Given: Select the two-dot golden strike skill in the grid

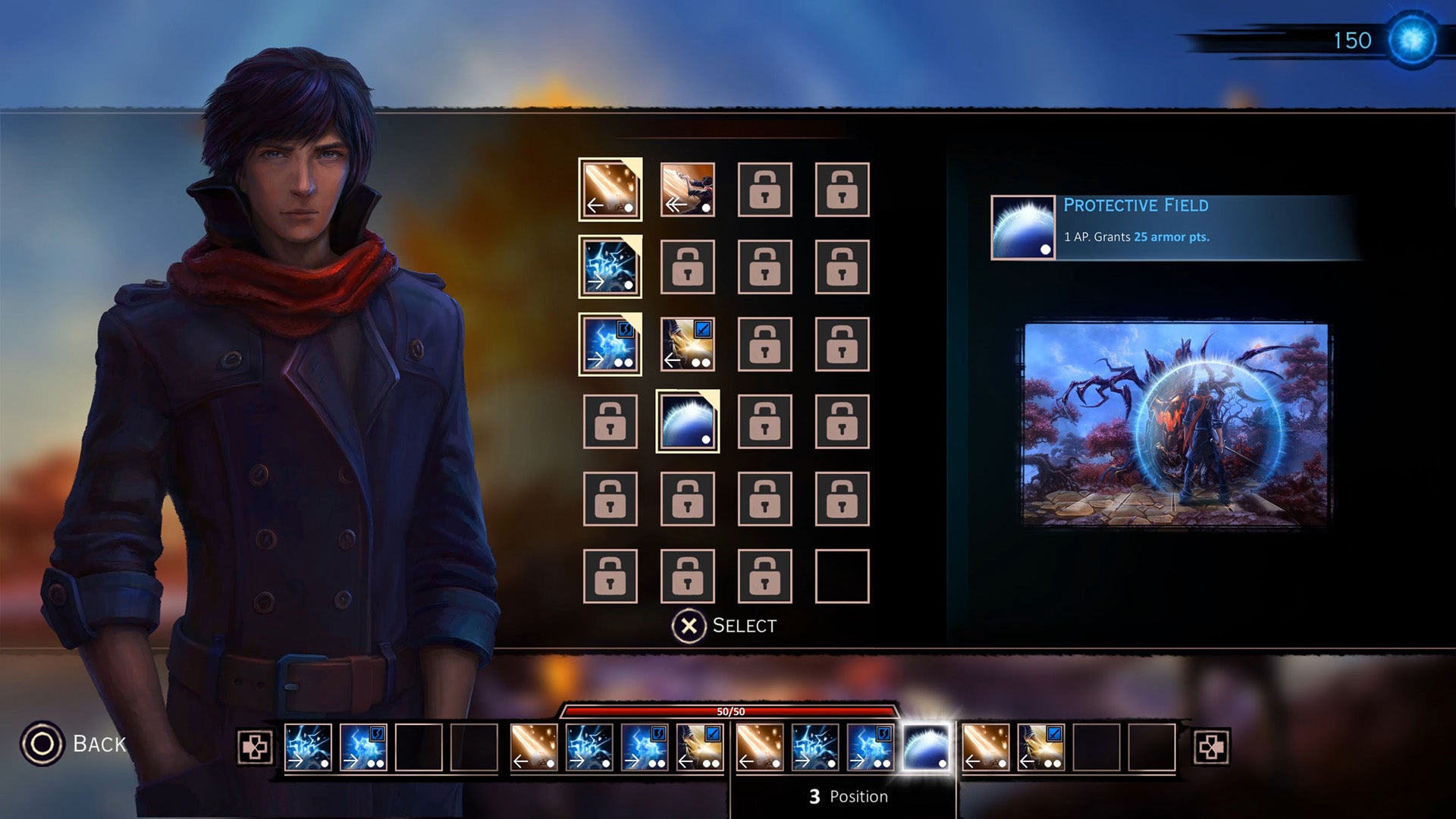Looking at the screenshot, I should pyautogui.click(x=688, y=344).
